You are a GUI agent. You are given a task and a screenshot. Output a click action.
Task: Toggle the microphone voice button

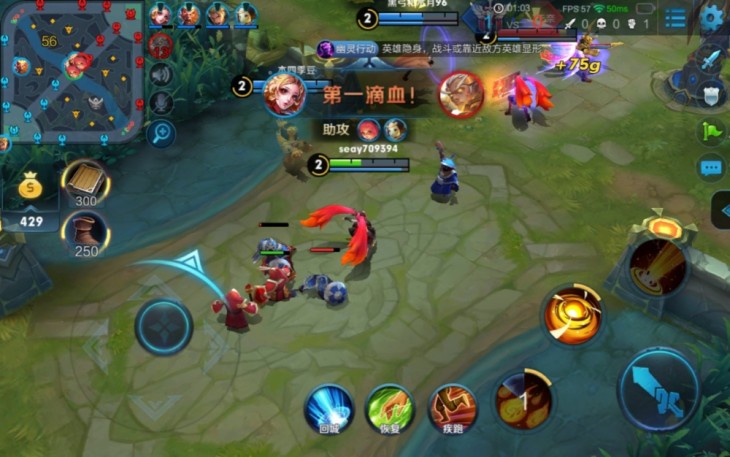tap(161, 103)
